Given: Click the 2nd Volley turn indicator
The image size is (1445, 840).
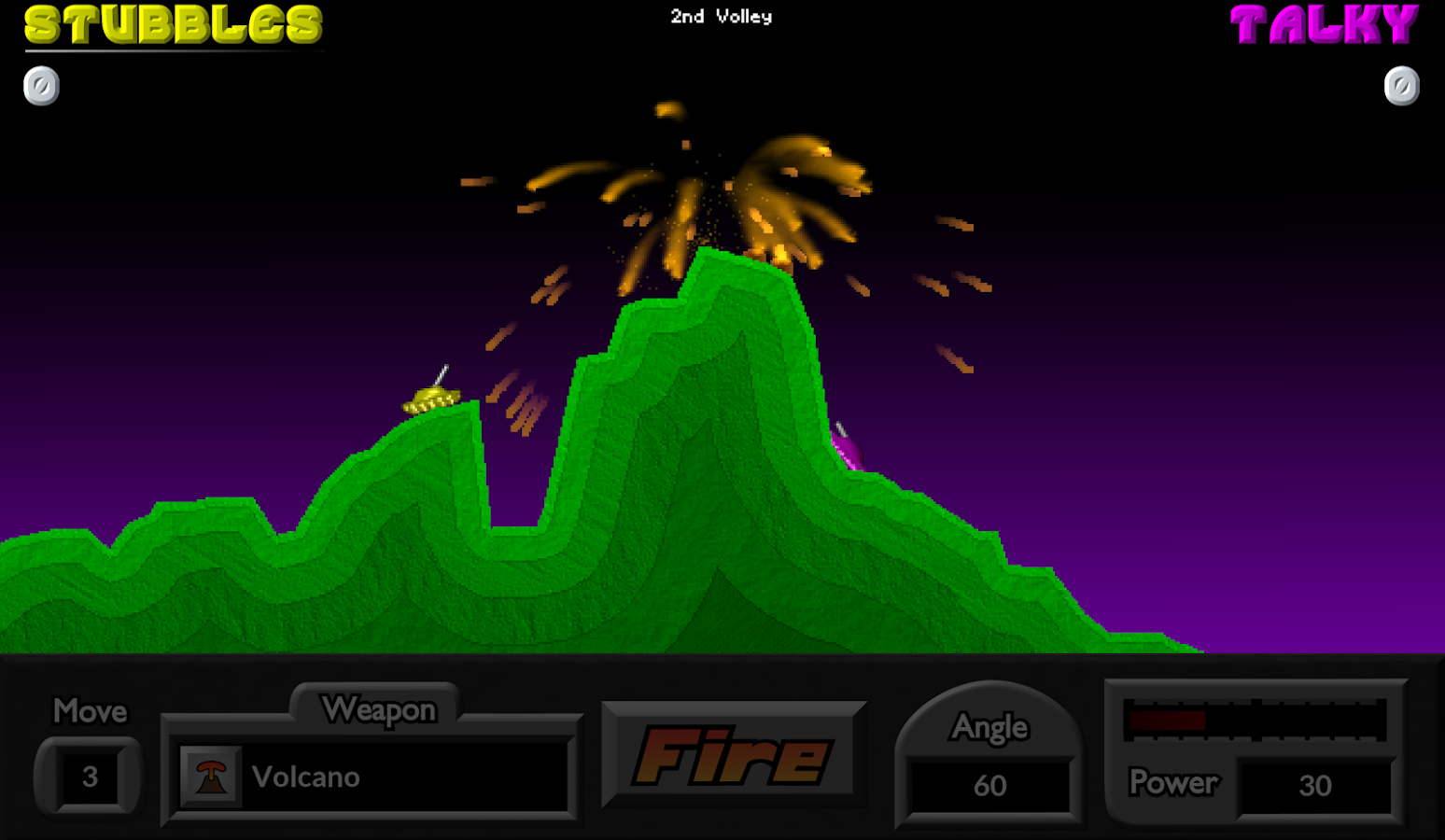Looking at the screenshot, I should pos(720,16).
